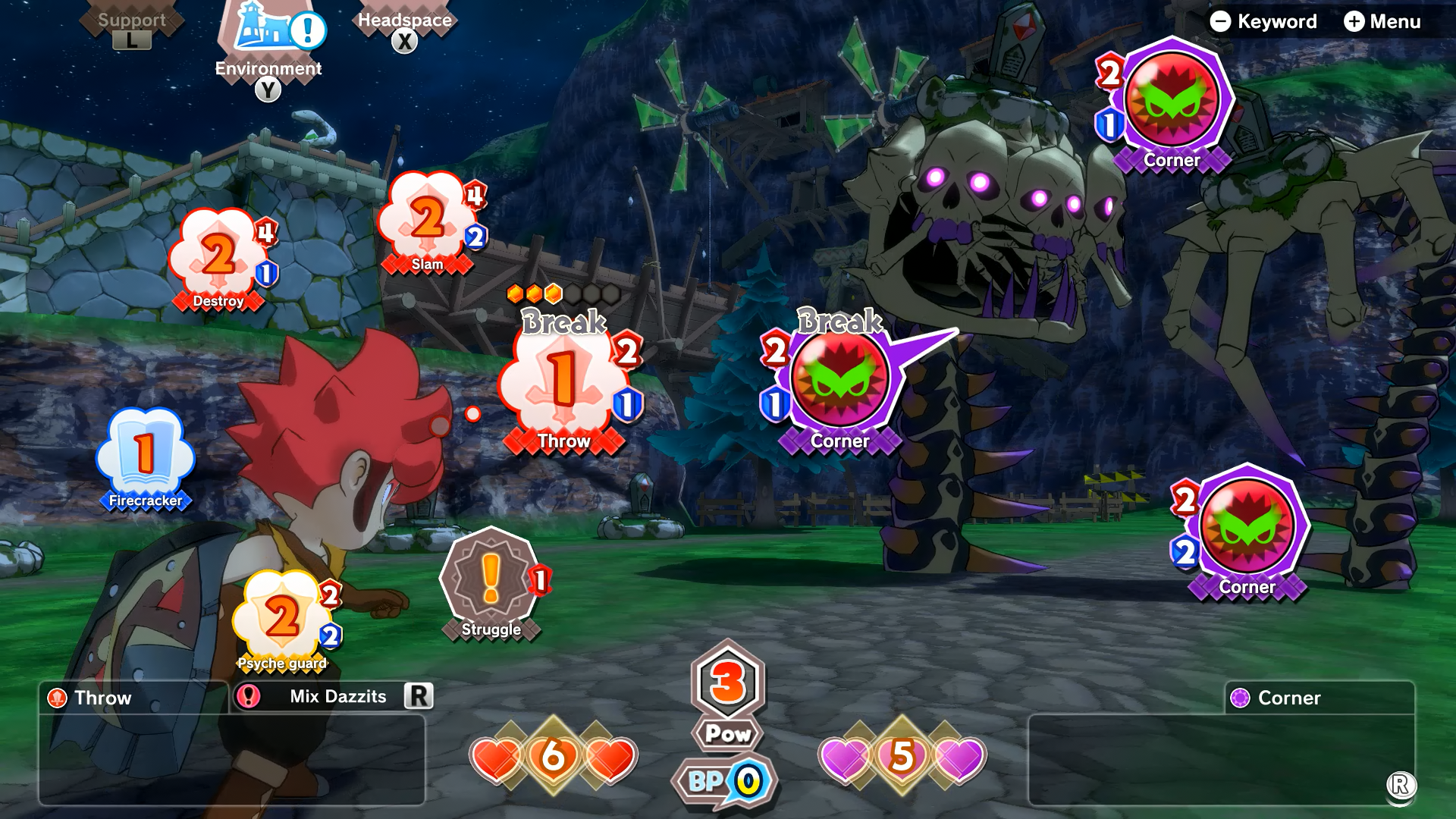Pick the Throw attack card
The height and width of the screenshot is (819, 1456).
[x=563, y=387]
